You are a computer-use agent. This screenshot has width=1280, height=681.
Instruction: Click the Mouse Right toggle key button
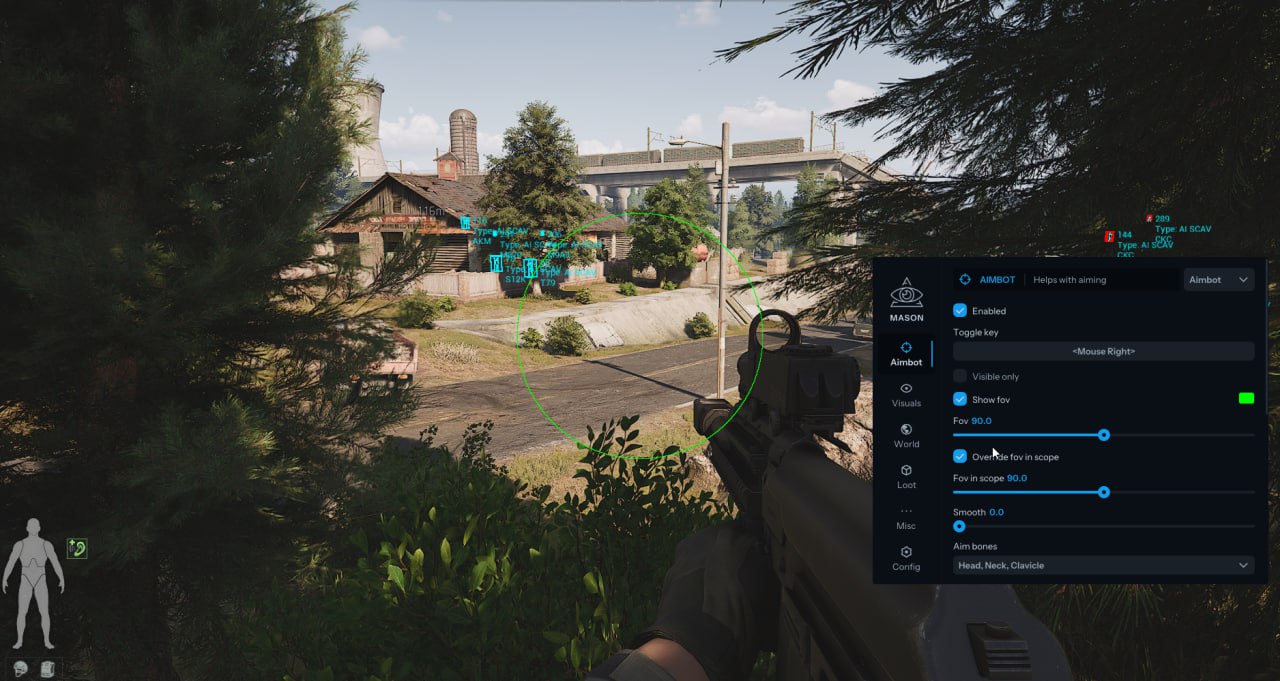point(1103,351)
